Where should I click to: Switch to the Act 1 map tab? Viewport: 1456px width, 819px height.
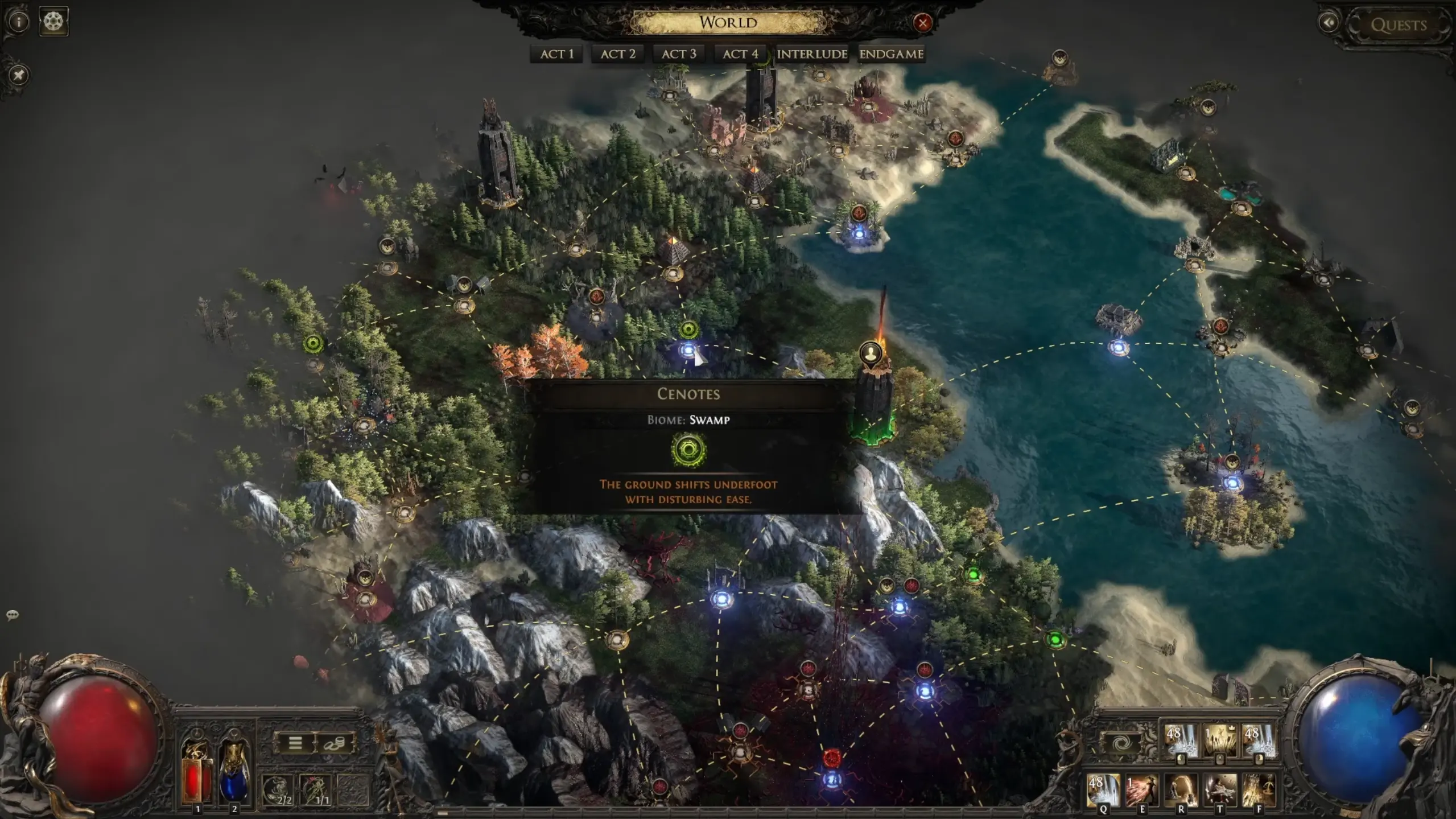pos(556,54)
